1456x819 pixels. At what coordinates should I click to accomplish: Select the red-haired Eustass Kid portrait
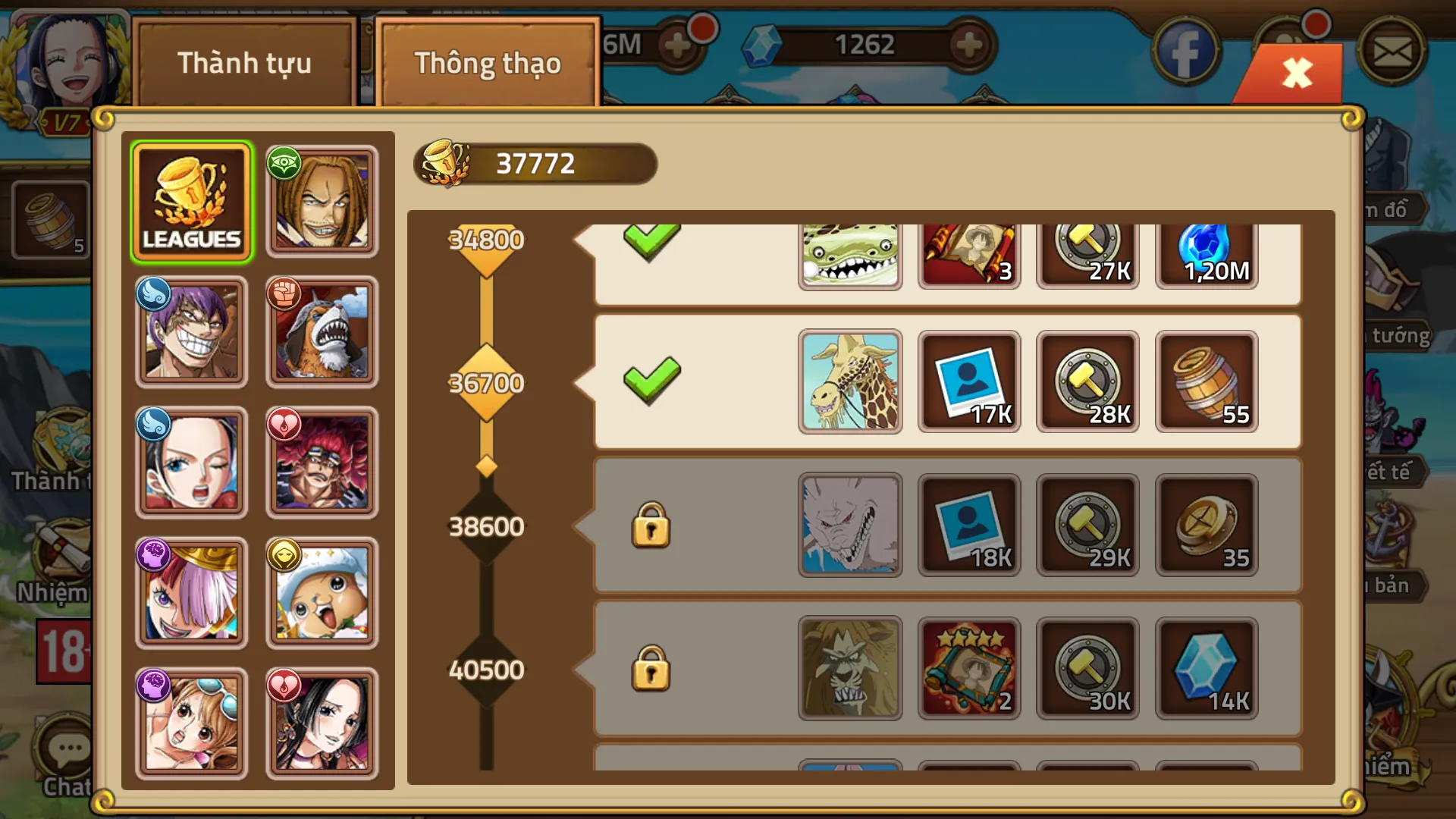click(x=322, y=463)
